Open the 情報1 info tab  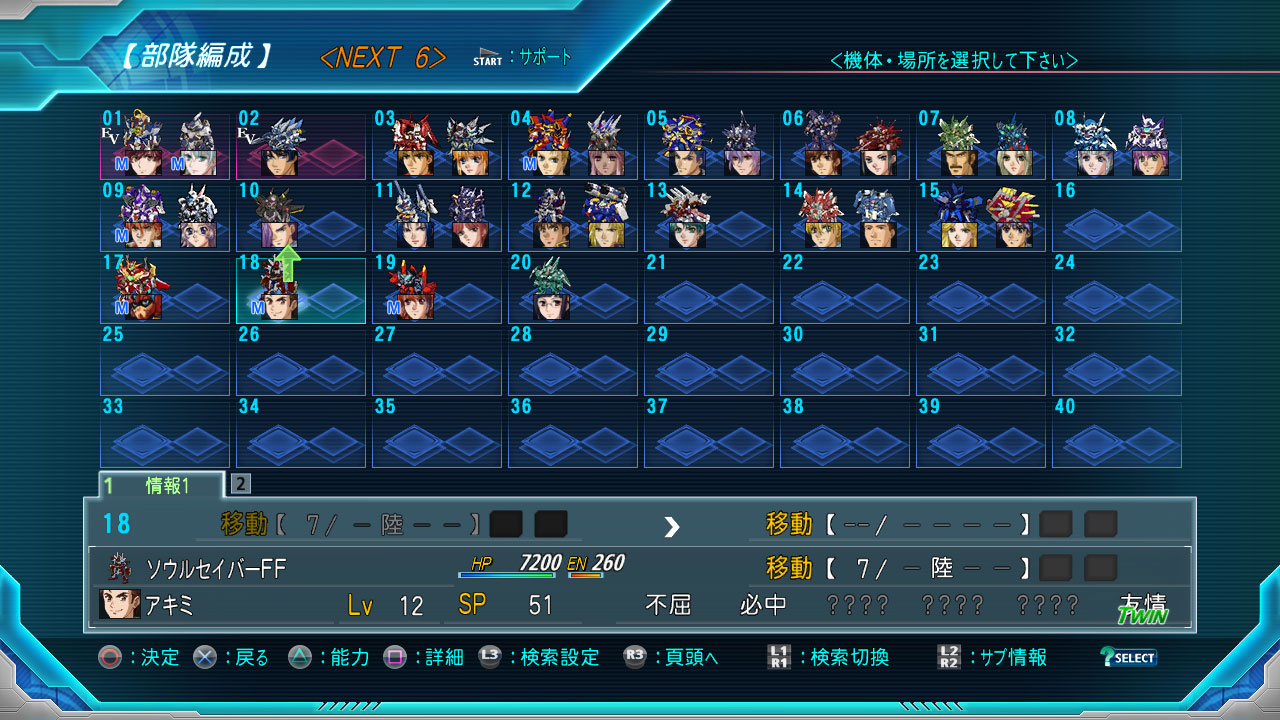point(162,486)
